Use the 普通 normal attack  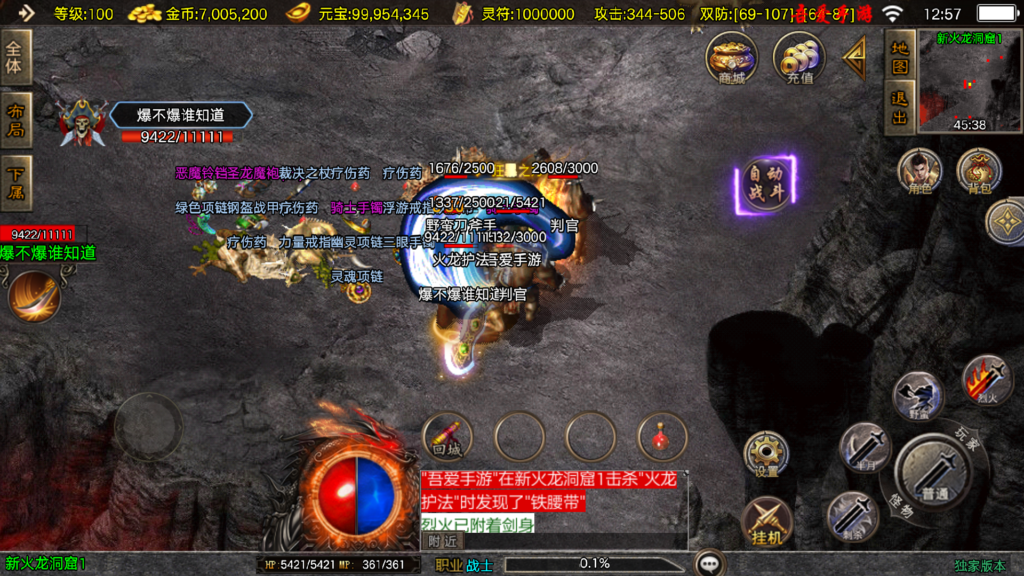point(934,472)
